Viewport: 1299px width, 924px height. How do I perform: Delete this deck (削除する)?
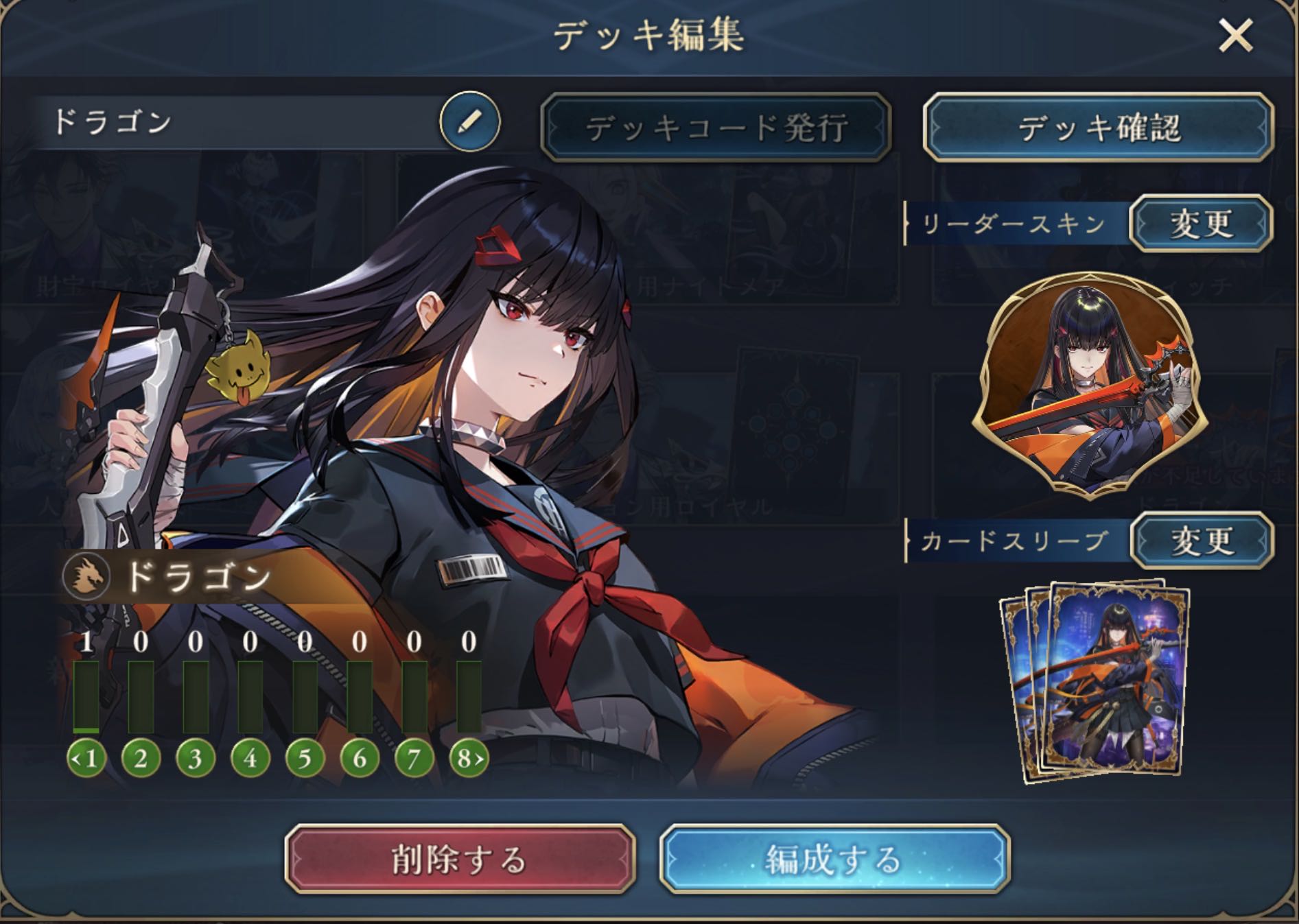459,859
